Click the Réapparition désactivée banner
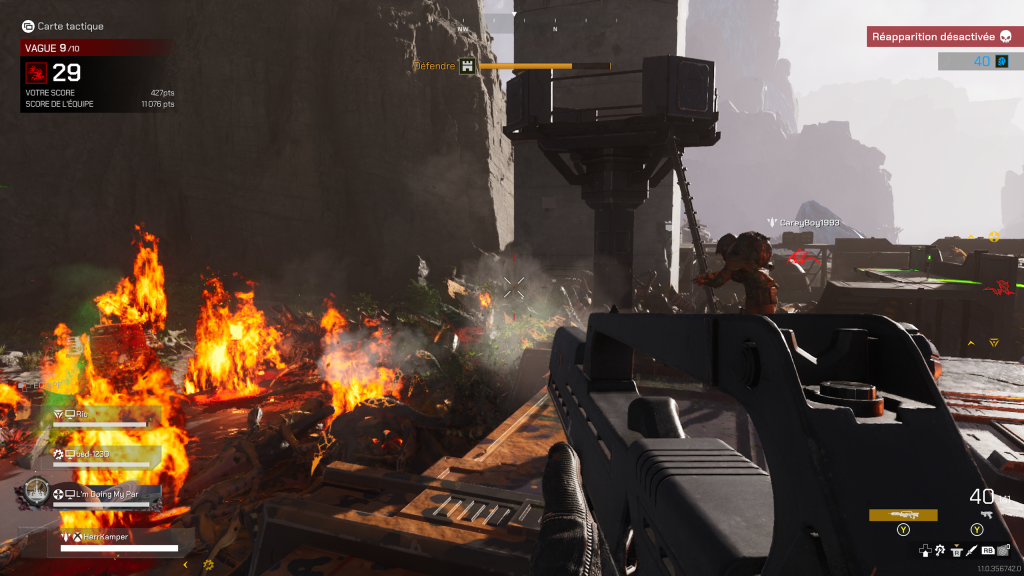The width and height of the screenshot is (1024, 576). (x=939, y=37)
